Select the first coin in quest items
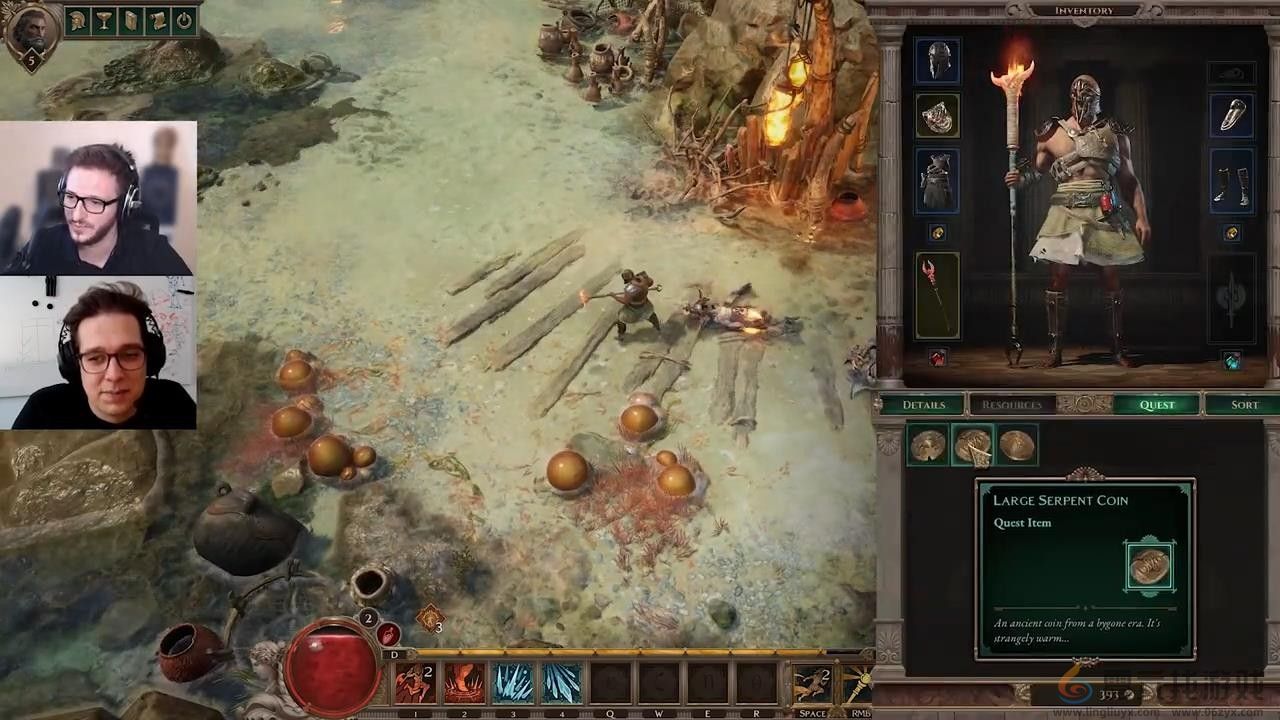 [928, 446]
